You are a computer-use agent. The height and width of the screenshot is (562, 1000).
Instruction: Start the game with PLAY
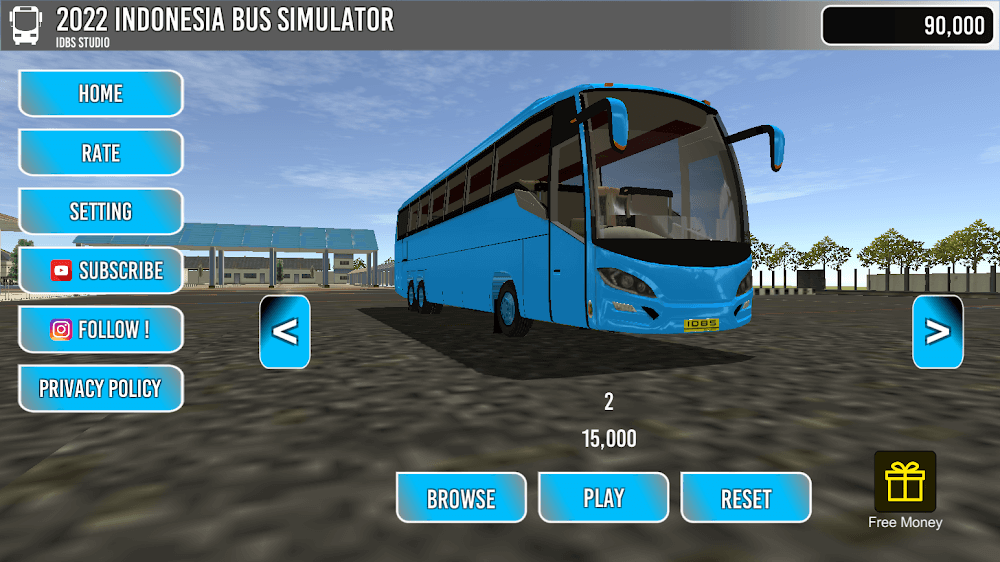604,498
